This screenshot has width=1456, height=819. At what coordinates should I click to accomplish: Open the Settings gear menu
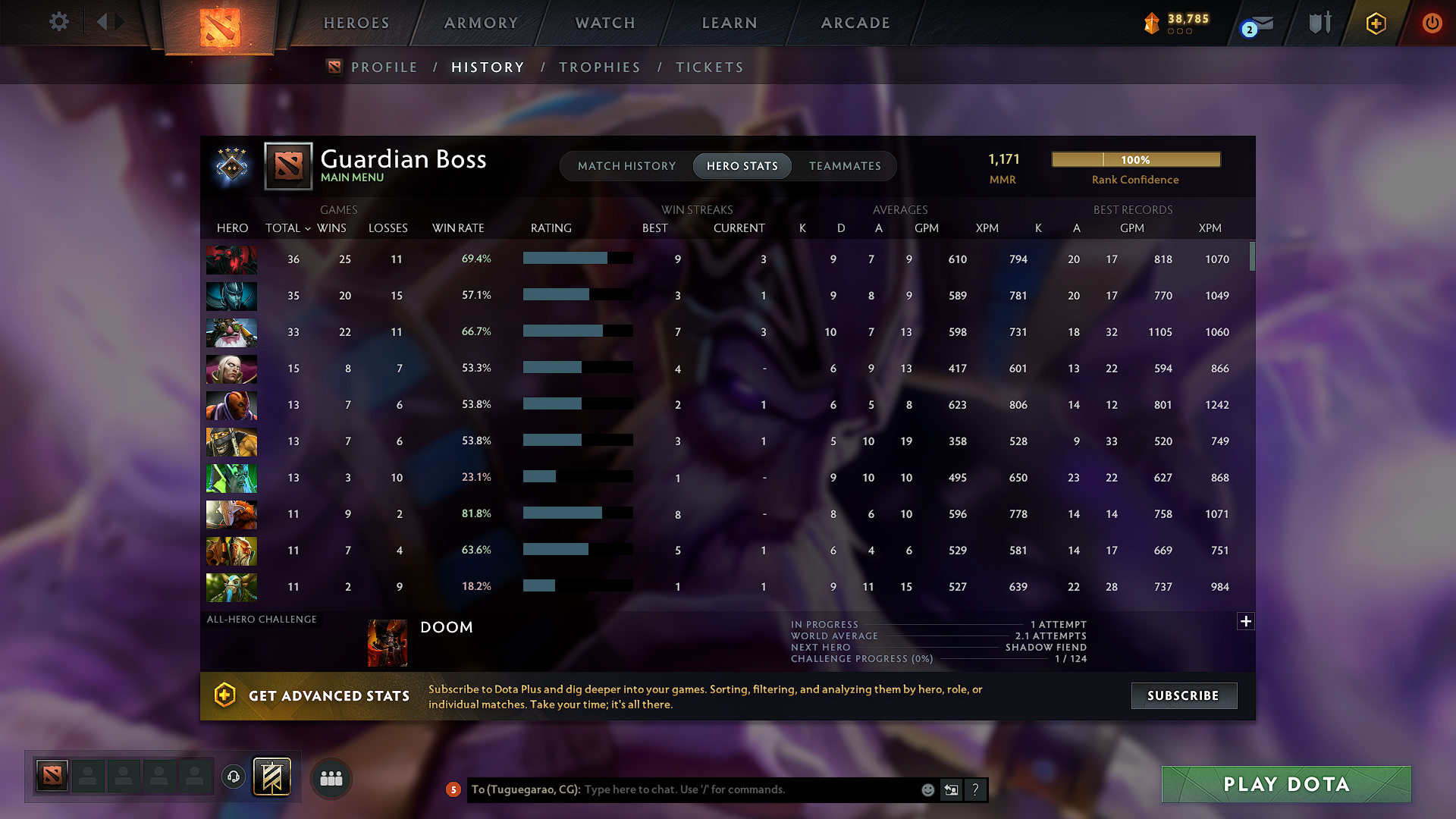(58, 22)
